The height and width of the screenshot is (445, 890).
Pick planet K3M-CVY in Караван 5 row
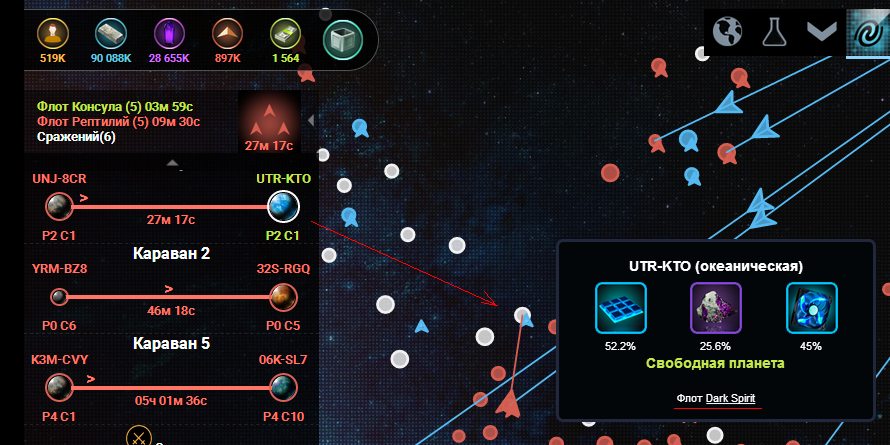click(x=59, y=385)
